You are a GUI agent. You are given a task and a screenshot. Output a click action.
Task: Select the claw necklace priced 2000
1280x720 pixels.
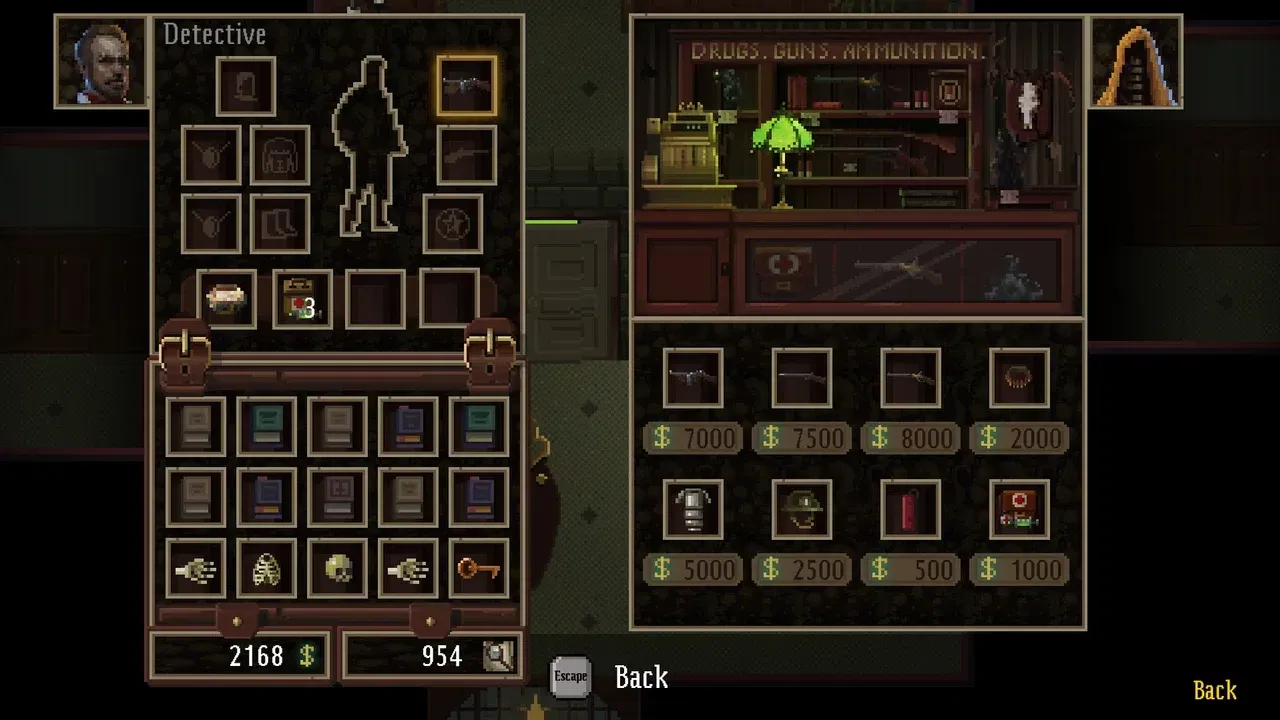tap(1019, 378)
